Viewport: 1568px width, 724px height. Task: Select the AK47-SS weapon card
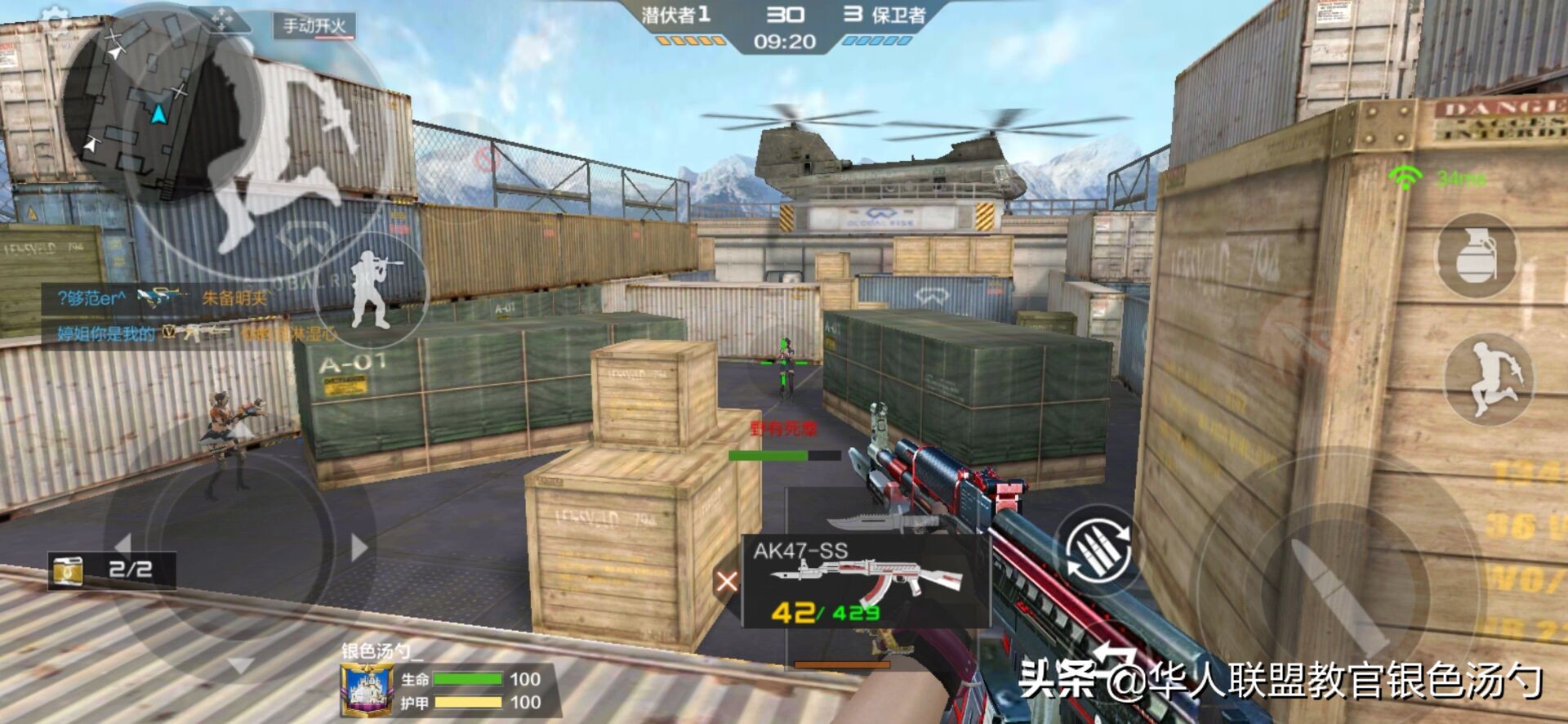pos(866,581)
